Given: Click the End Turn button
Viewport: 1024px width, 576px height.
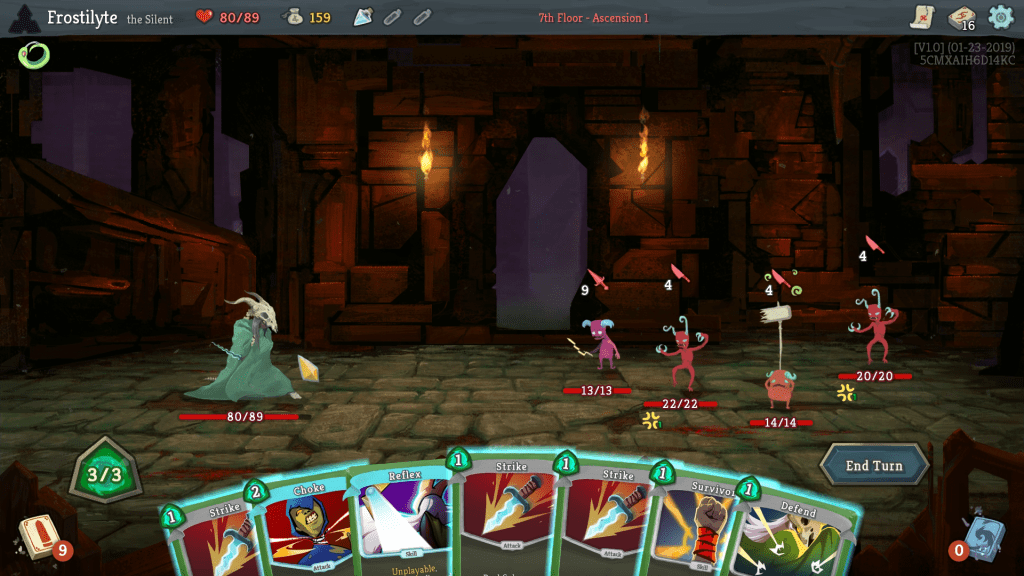Looking at the screenshot, I should [874, 466].
